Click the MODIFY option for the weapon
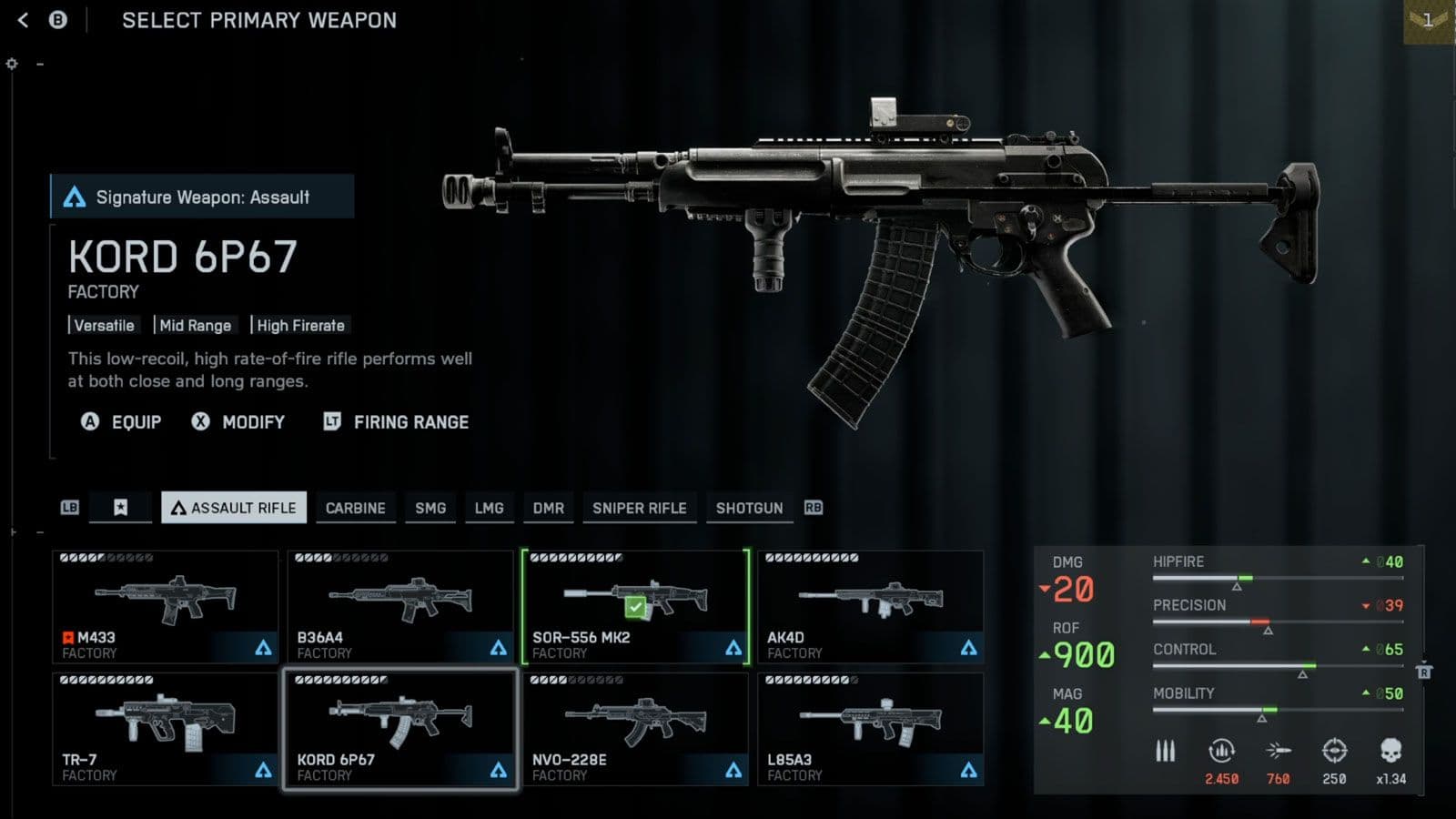The image size is (1456, 819). click(253, 421)
